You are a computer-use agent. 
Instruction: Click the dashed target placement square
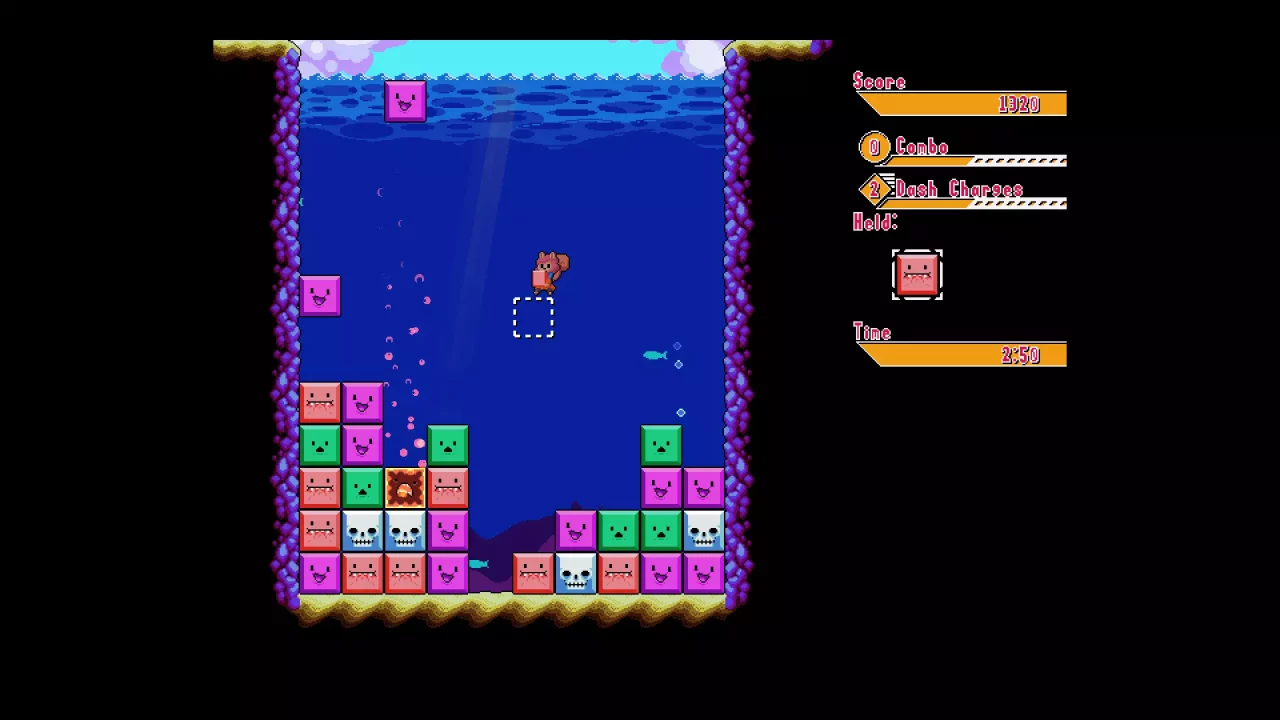click(533, 317)
